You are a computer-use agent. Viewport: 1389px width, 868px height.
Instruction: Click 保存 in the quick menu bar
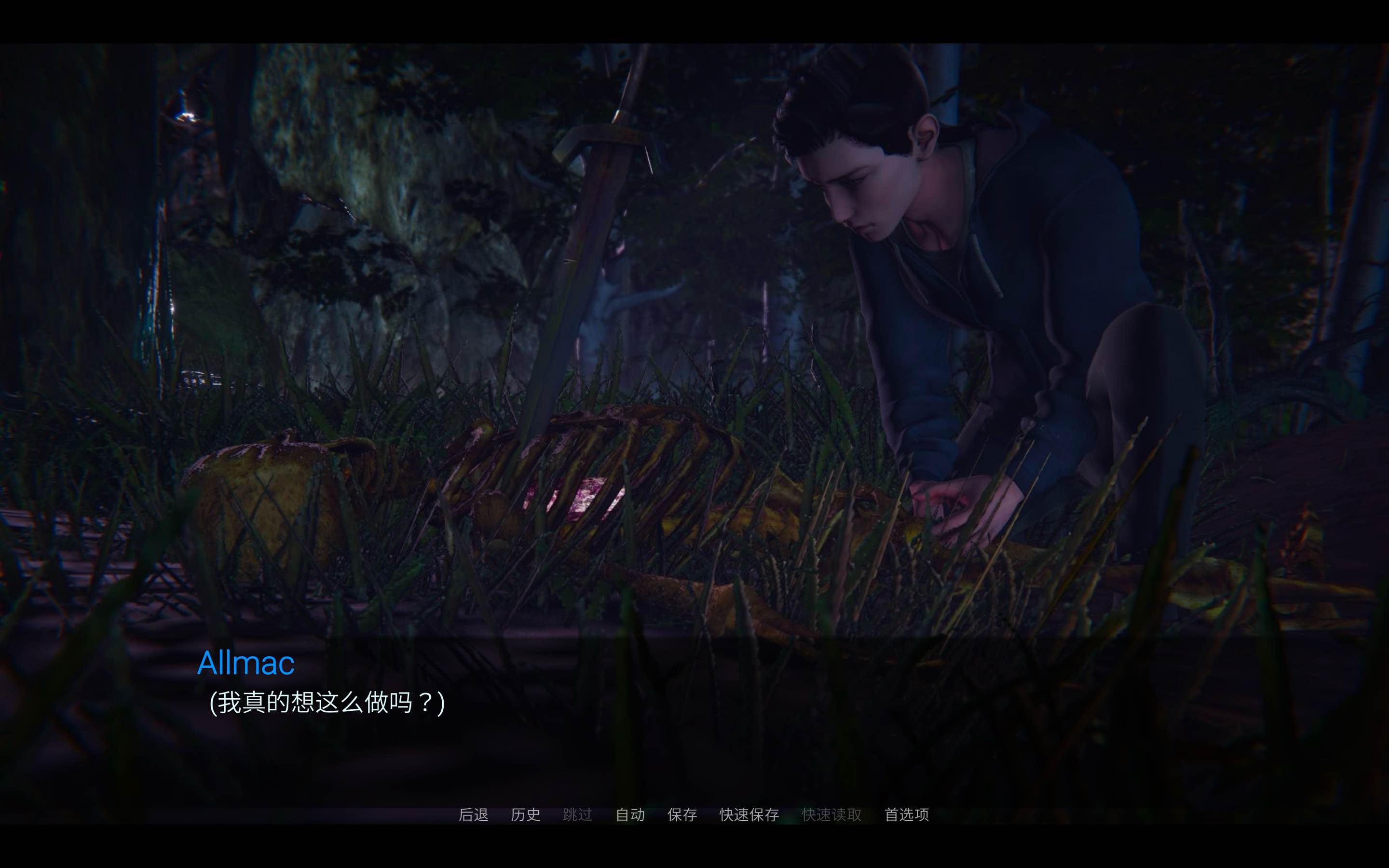(x=682, y=814)
